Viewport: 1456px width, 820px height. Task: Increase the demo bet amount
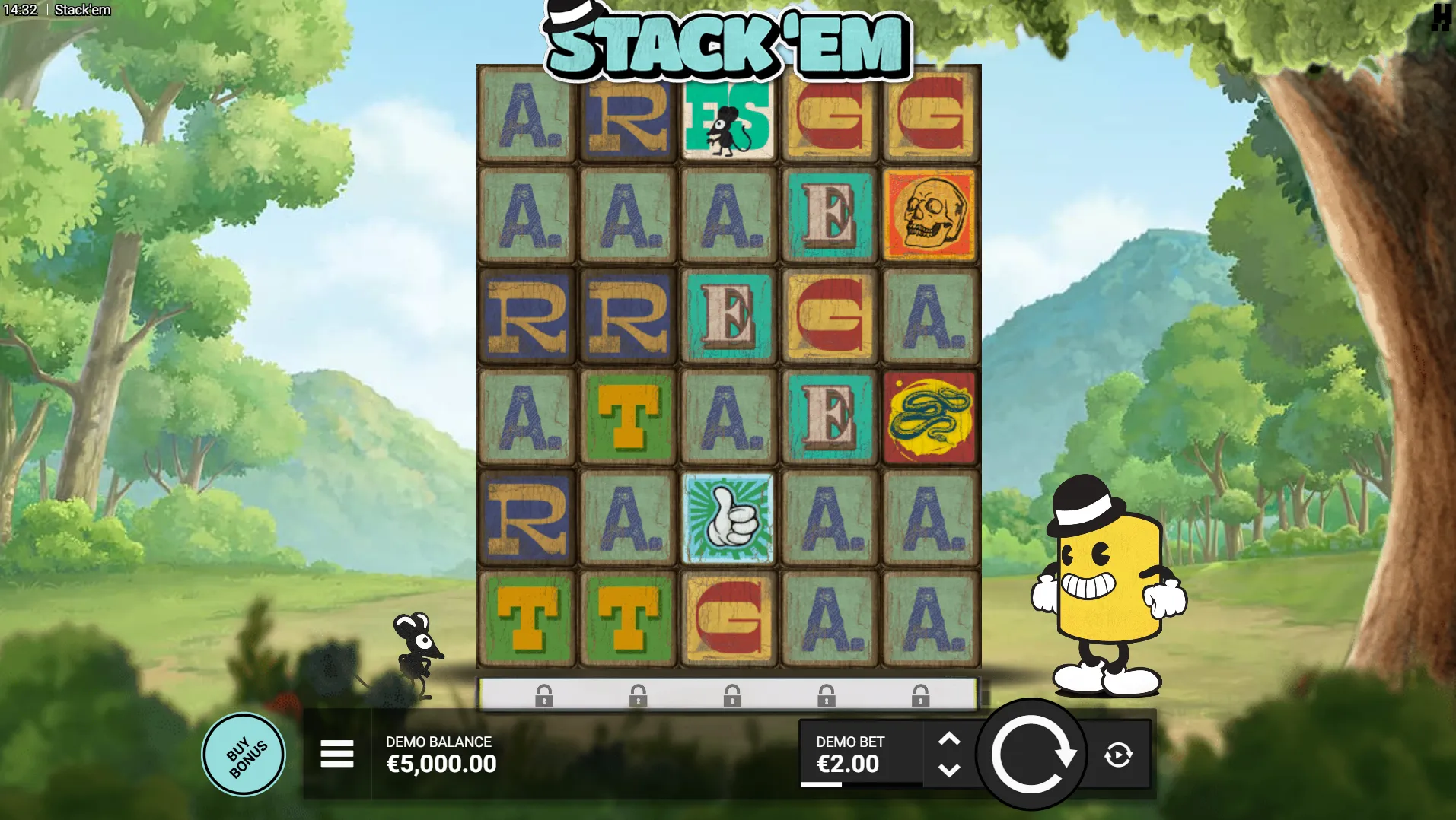[x=948, y=739]
